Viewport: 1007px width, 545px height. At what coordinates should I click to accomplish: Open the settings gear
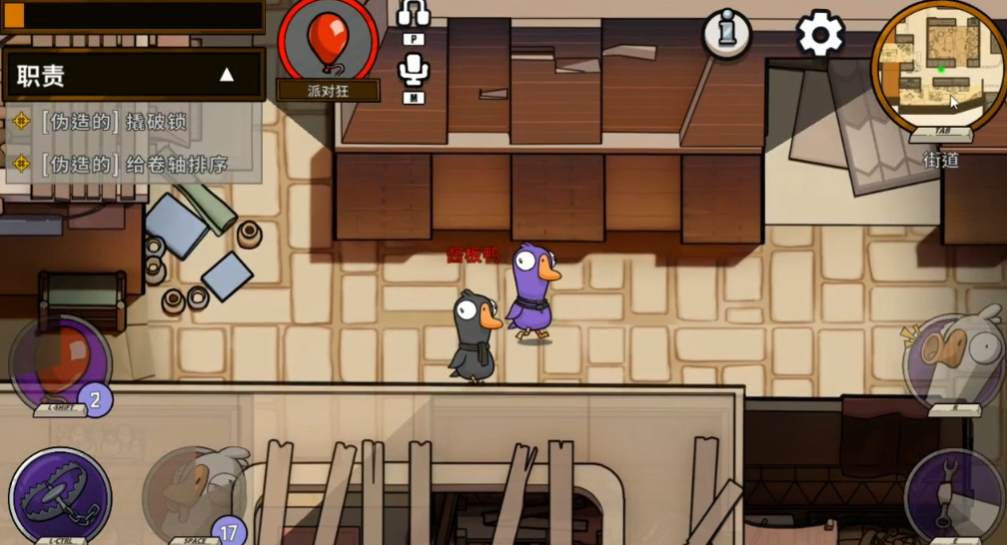point(820,33)
